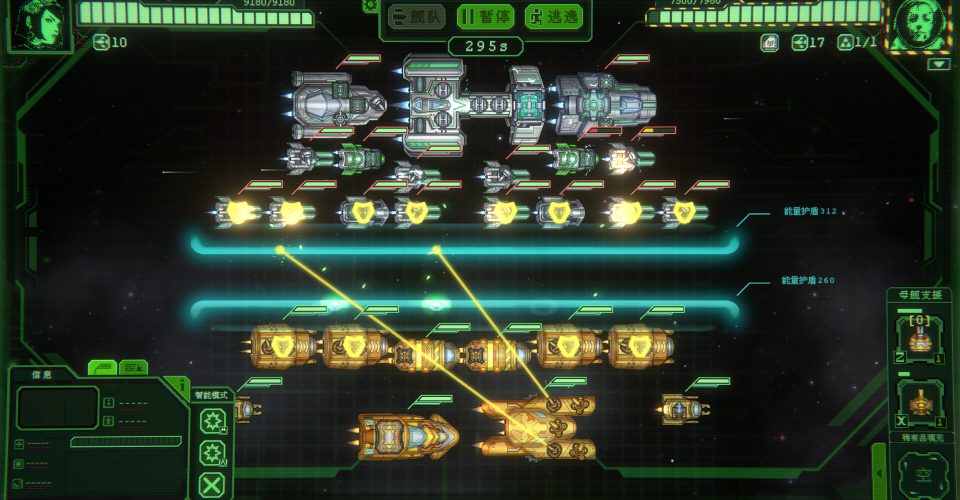Open the gear settings icon
The image size is (960, 500).
click(369, 5)
